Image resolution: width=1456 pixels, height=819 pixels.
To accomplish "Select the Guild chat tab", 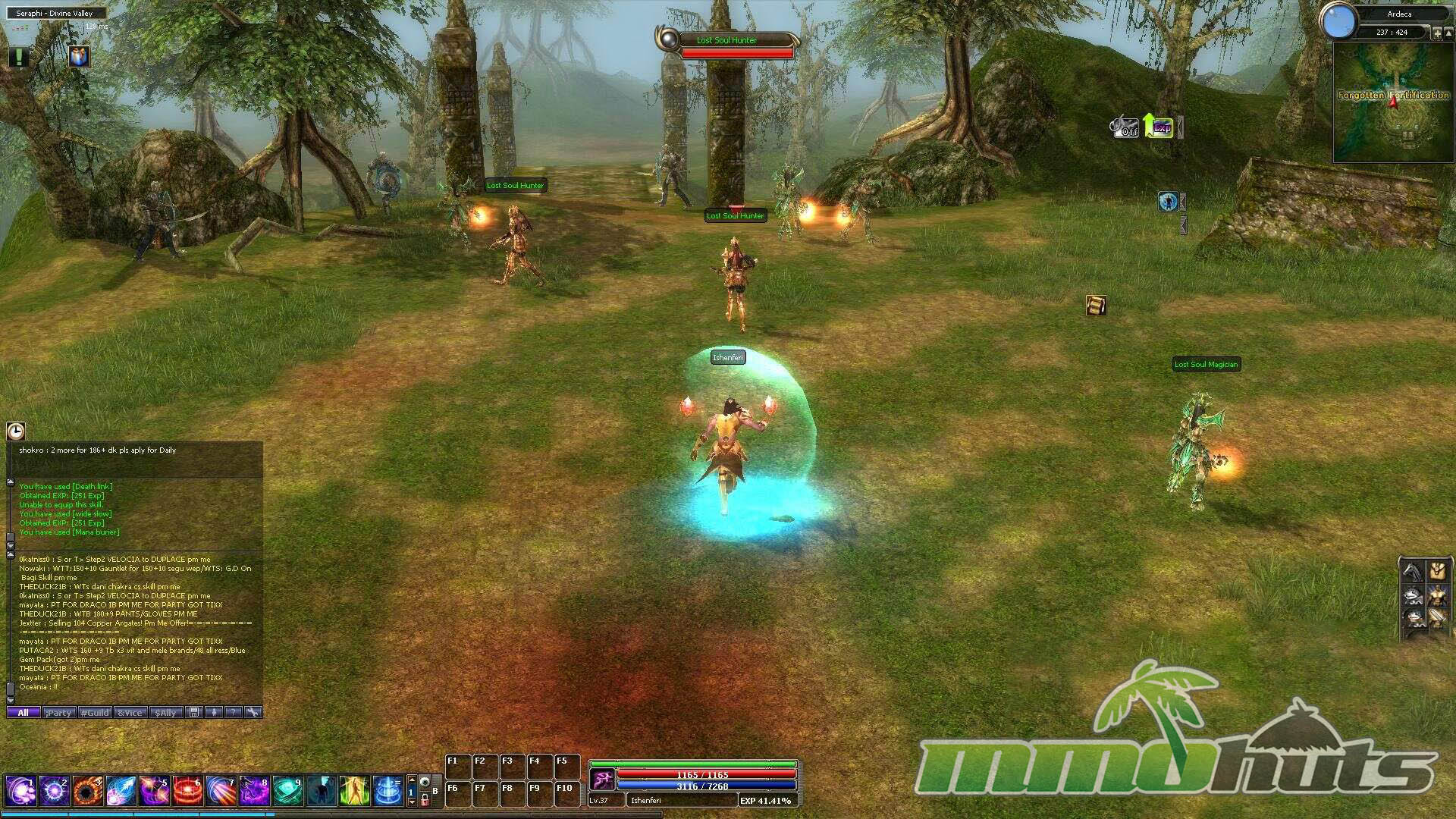I will [x=95, y=713].
